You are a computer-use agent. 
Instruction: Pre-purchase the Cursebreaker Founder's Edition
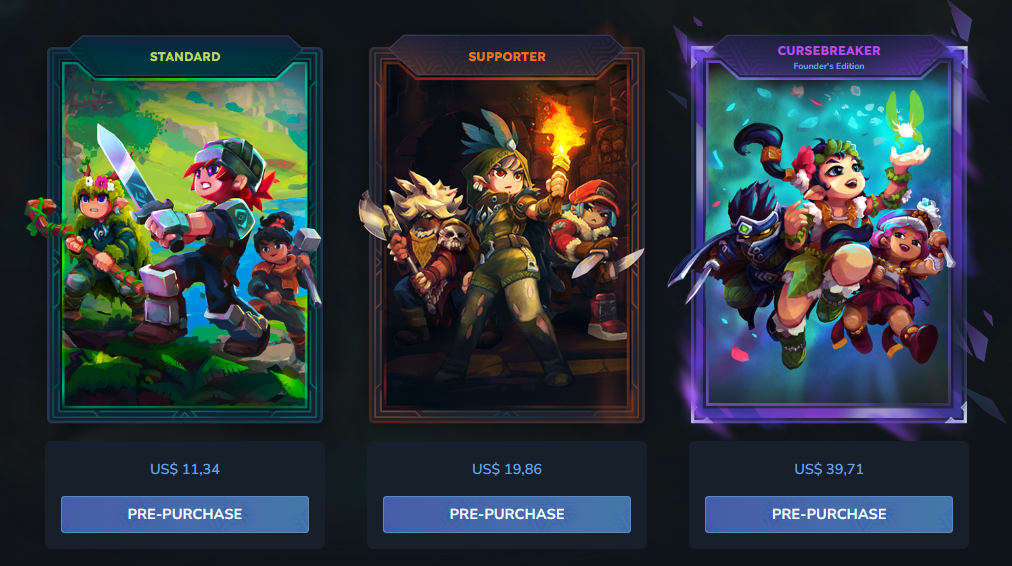pyautogui.click(x=829, y=514)
